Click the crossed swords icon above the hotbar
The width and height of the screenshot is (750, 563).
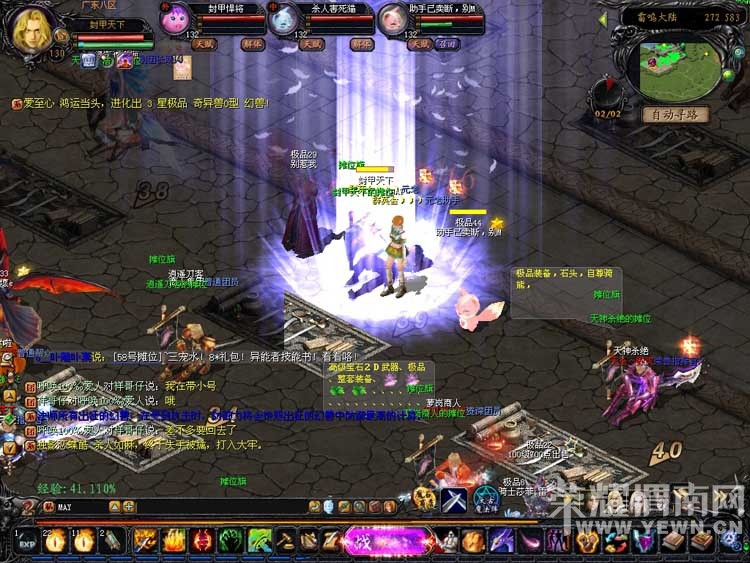454,501
